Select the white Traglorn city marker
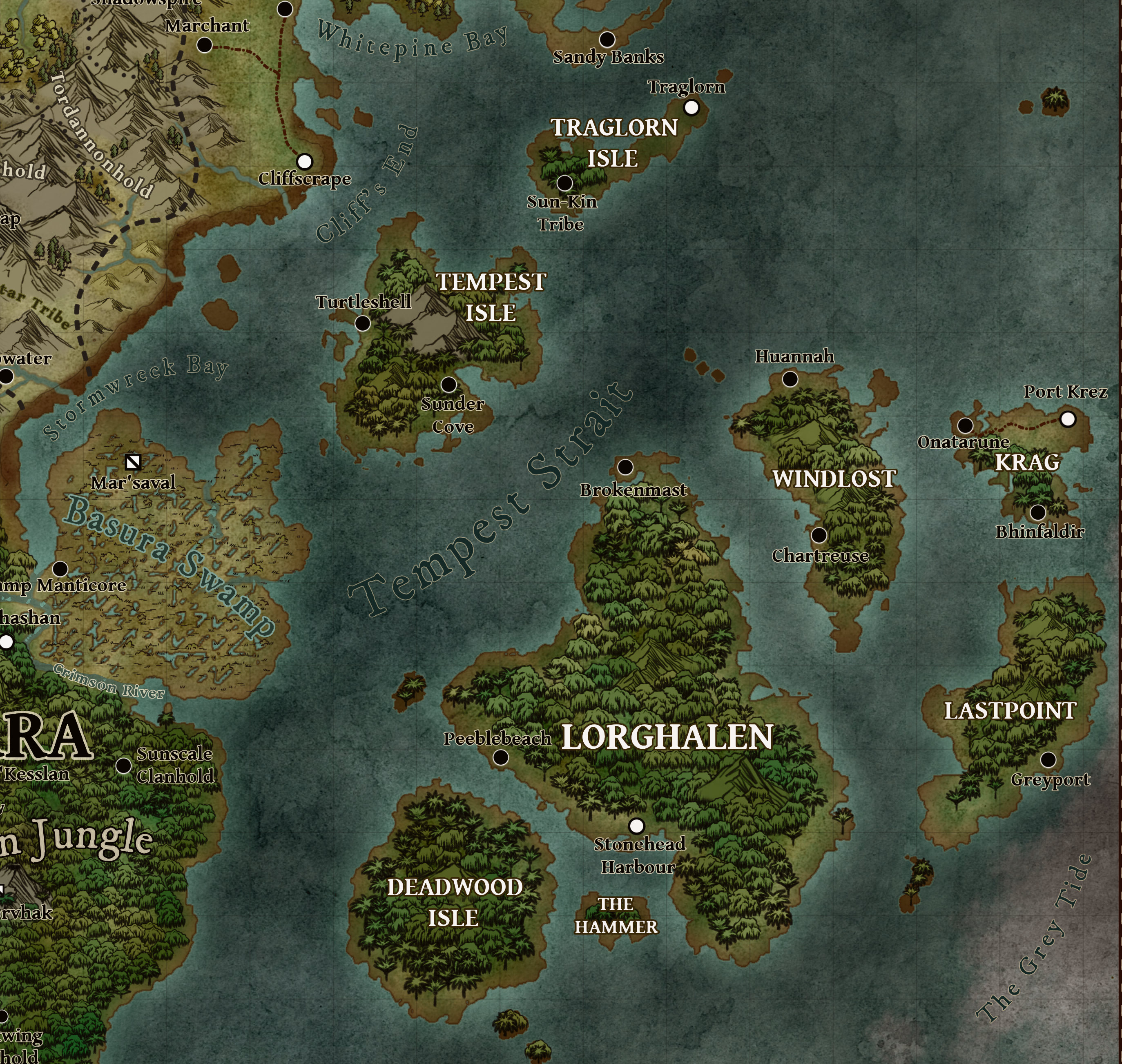The width and height of the screenshot is (1122, 1064). (691, 107)
